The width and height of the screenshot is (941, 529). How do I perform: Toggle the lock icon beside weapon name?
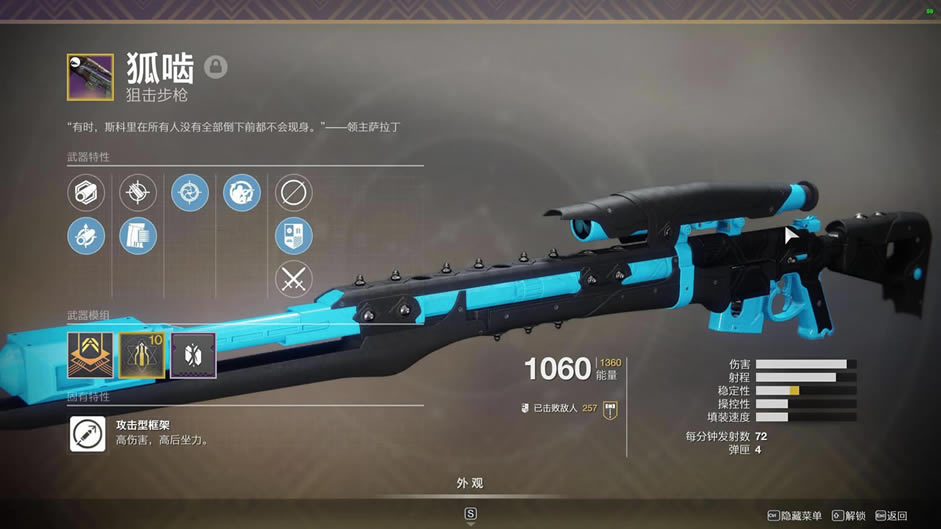click(x=216, y=67)
